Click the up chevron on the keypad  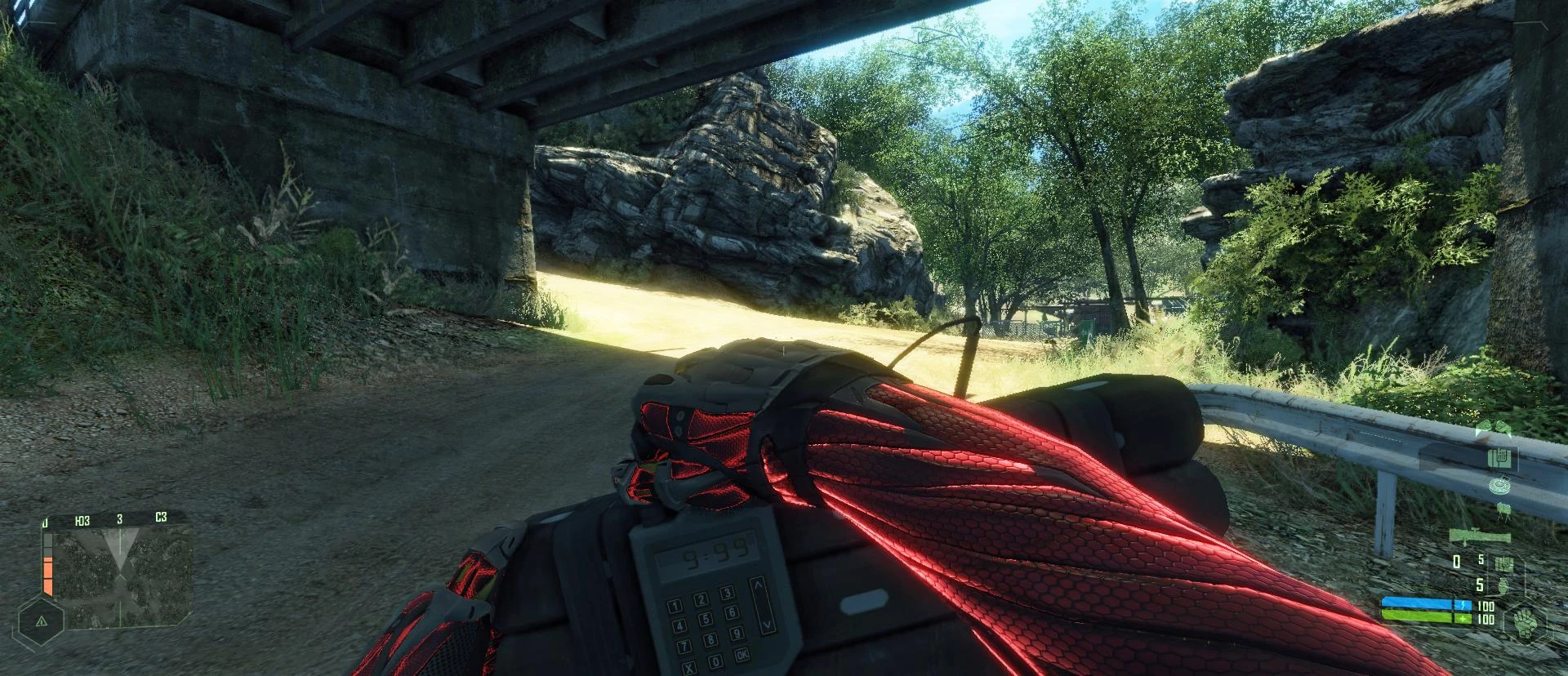[x=758, y=585]
